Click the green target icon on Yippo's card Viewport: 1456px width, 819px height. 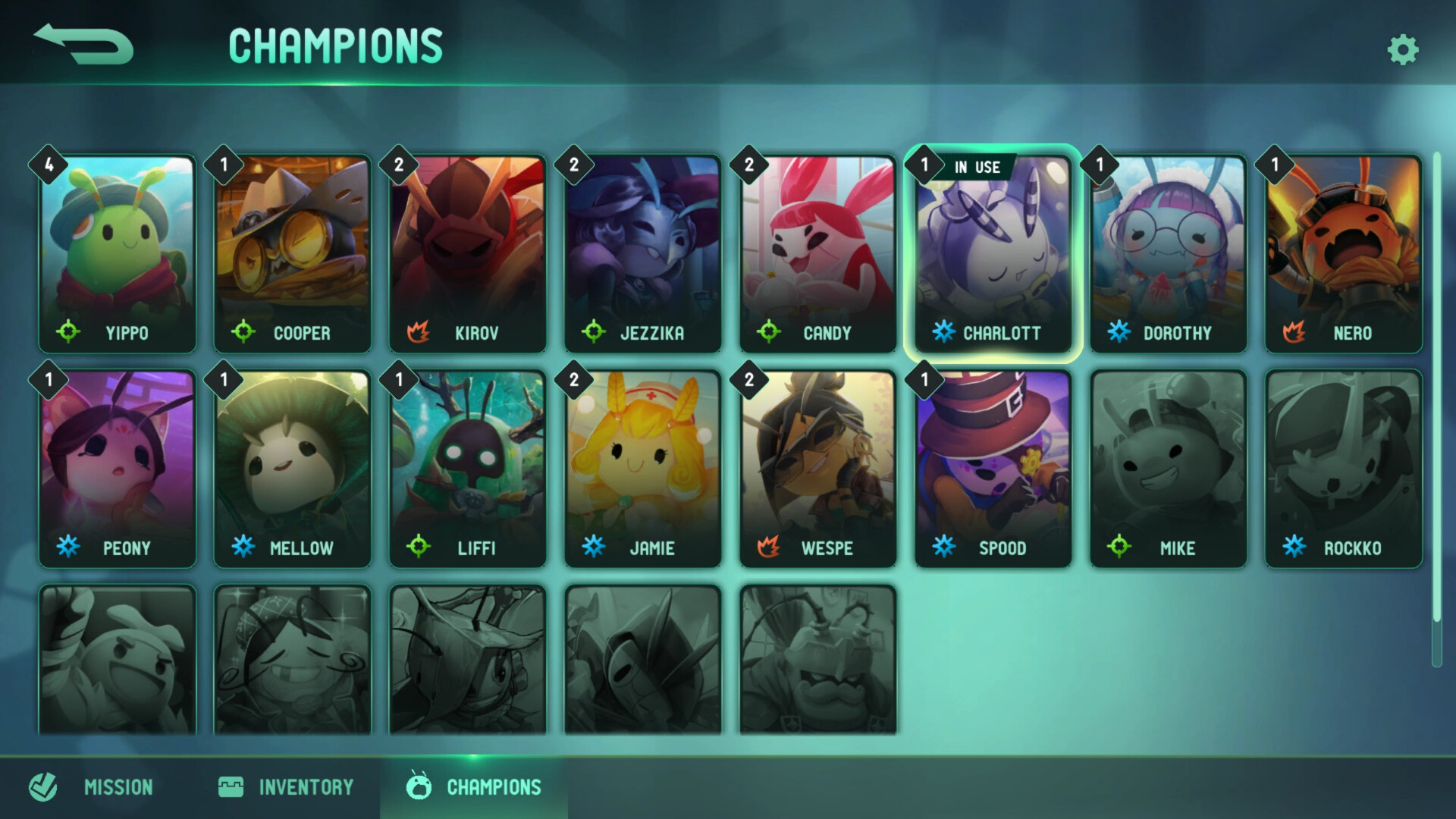[71, 332]
